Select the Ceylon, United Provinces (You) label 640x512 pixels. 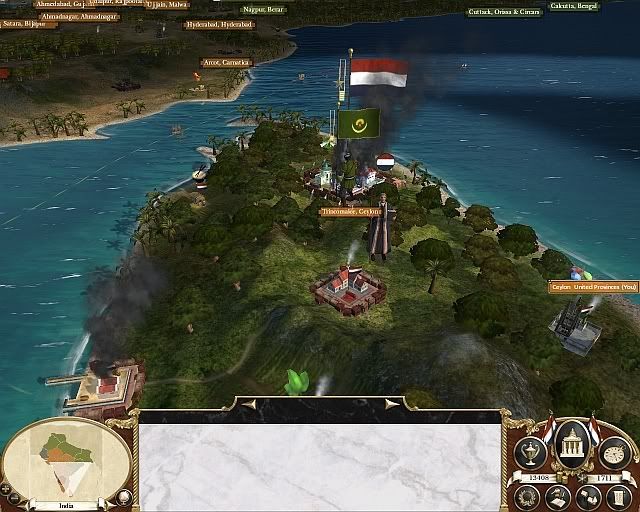coord(594,287)
